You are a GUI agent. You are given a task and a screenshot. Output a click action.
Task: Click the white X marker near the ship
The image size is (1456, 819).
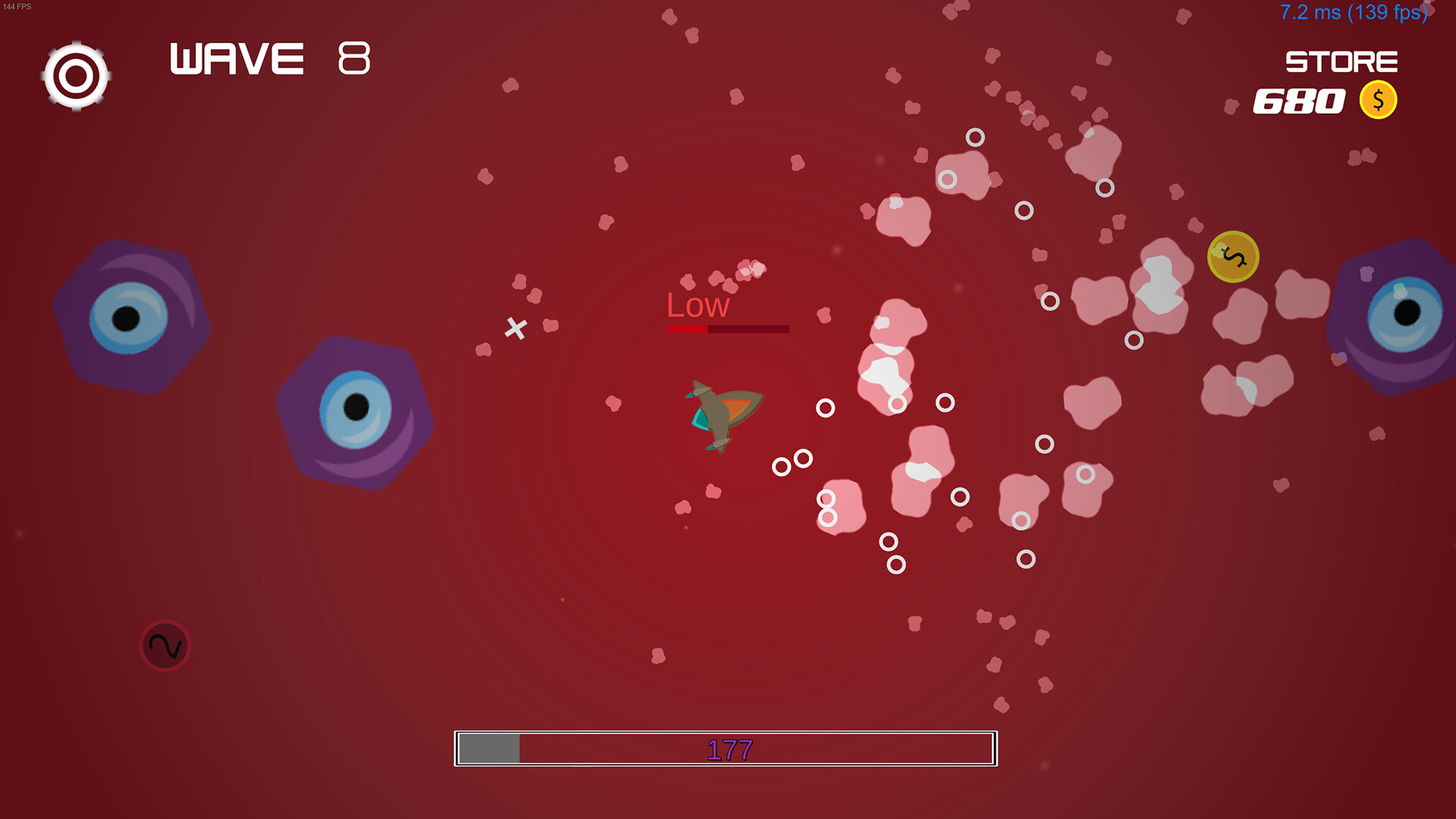coord(516,329)
